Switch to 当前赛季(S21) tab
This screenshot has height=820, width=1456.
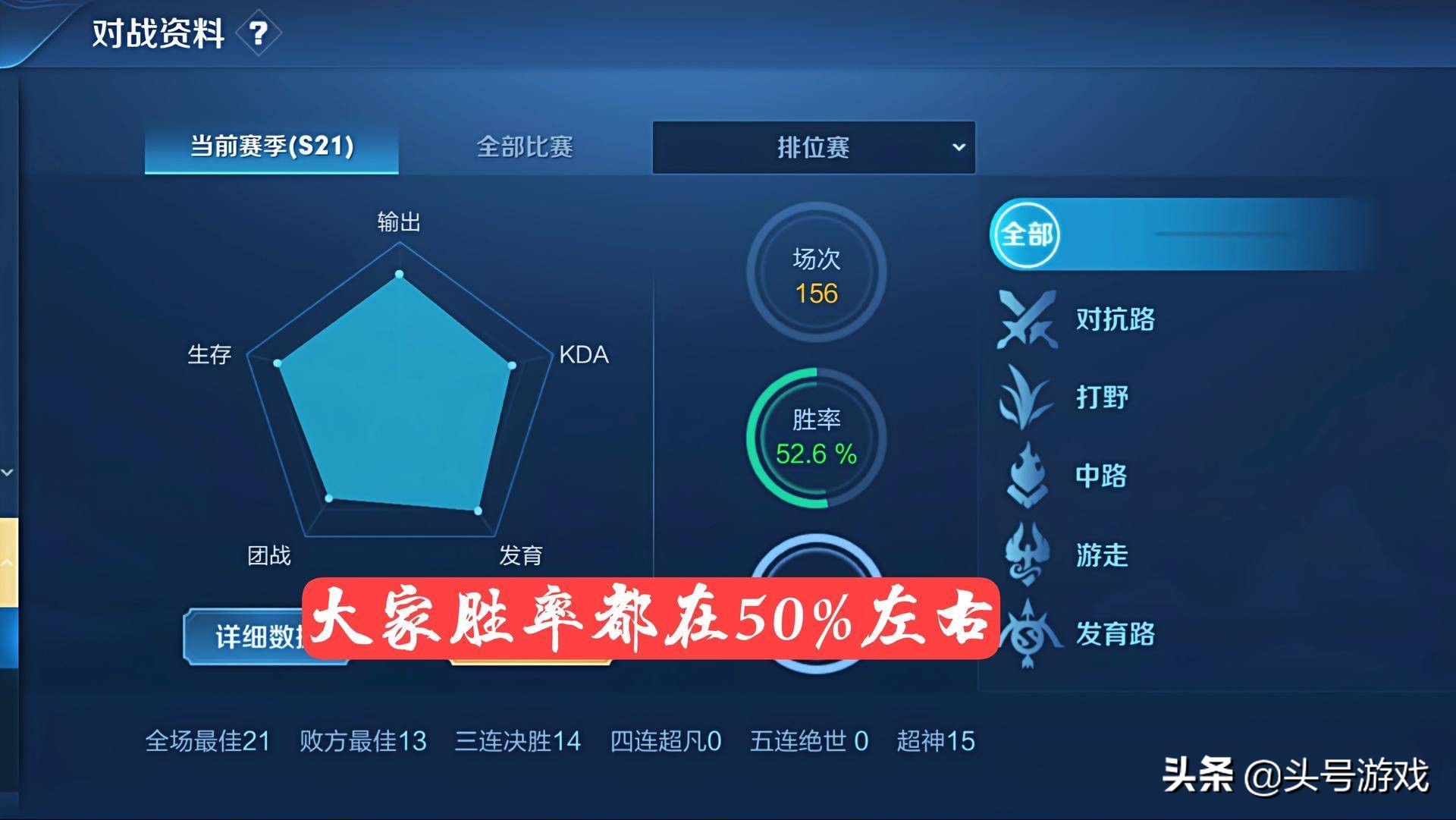pos(270,149)
